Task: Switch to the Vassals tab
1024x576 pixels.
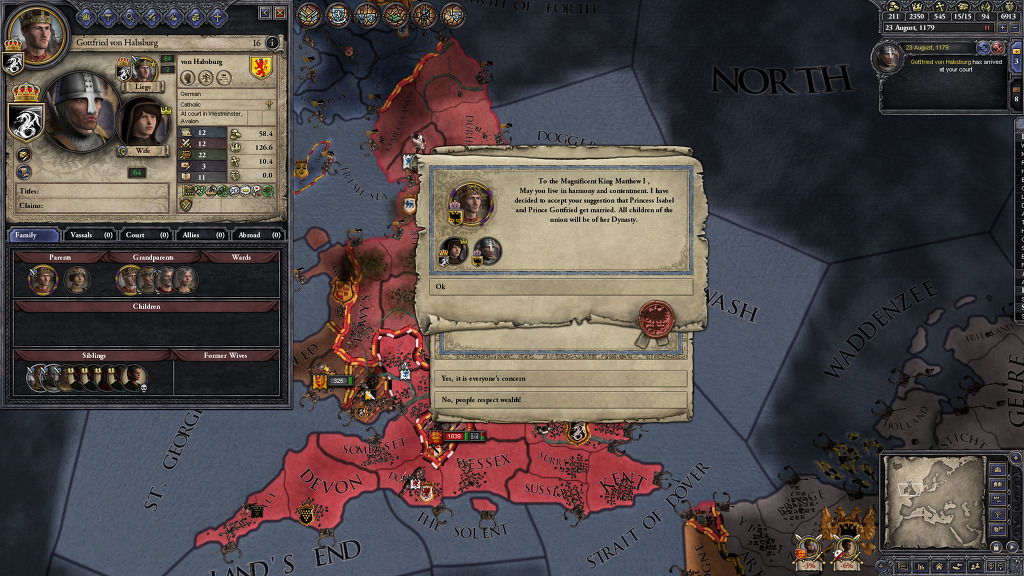Action: 82,235
